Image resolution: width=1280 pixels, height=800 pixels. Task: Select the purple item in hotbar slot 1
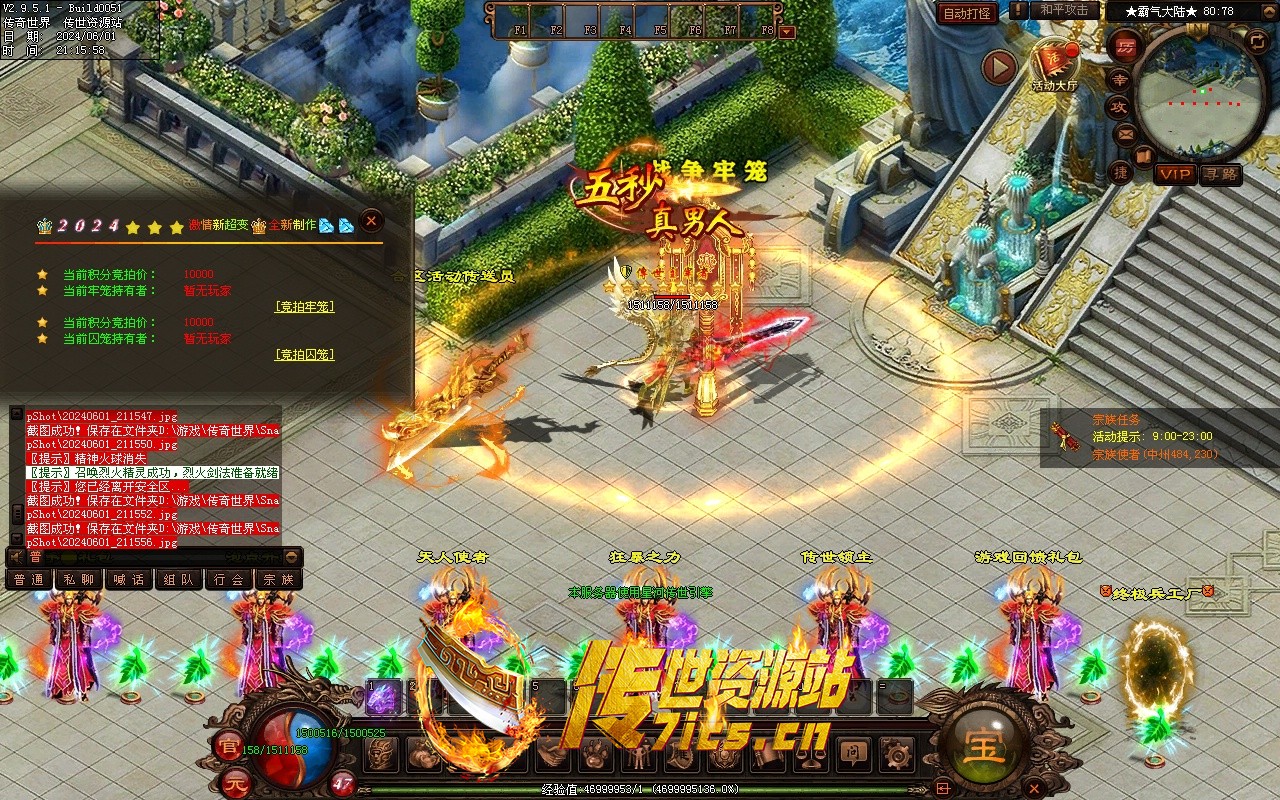pyautogui.click(x=382, y=698)
